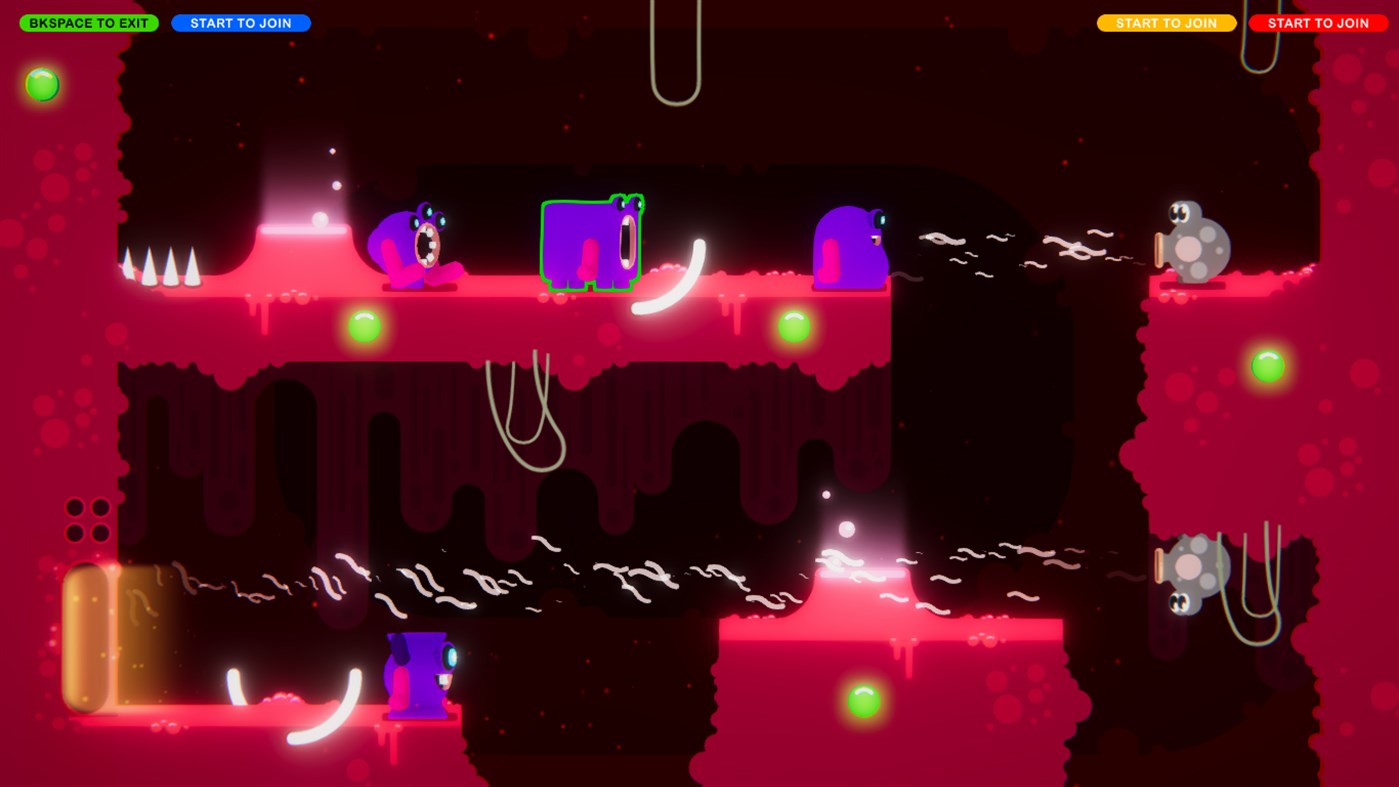Click the purple character on the bottom platform
1399x787 pixels.
tap(420, 677)
